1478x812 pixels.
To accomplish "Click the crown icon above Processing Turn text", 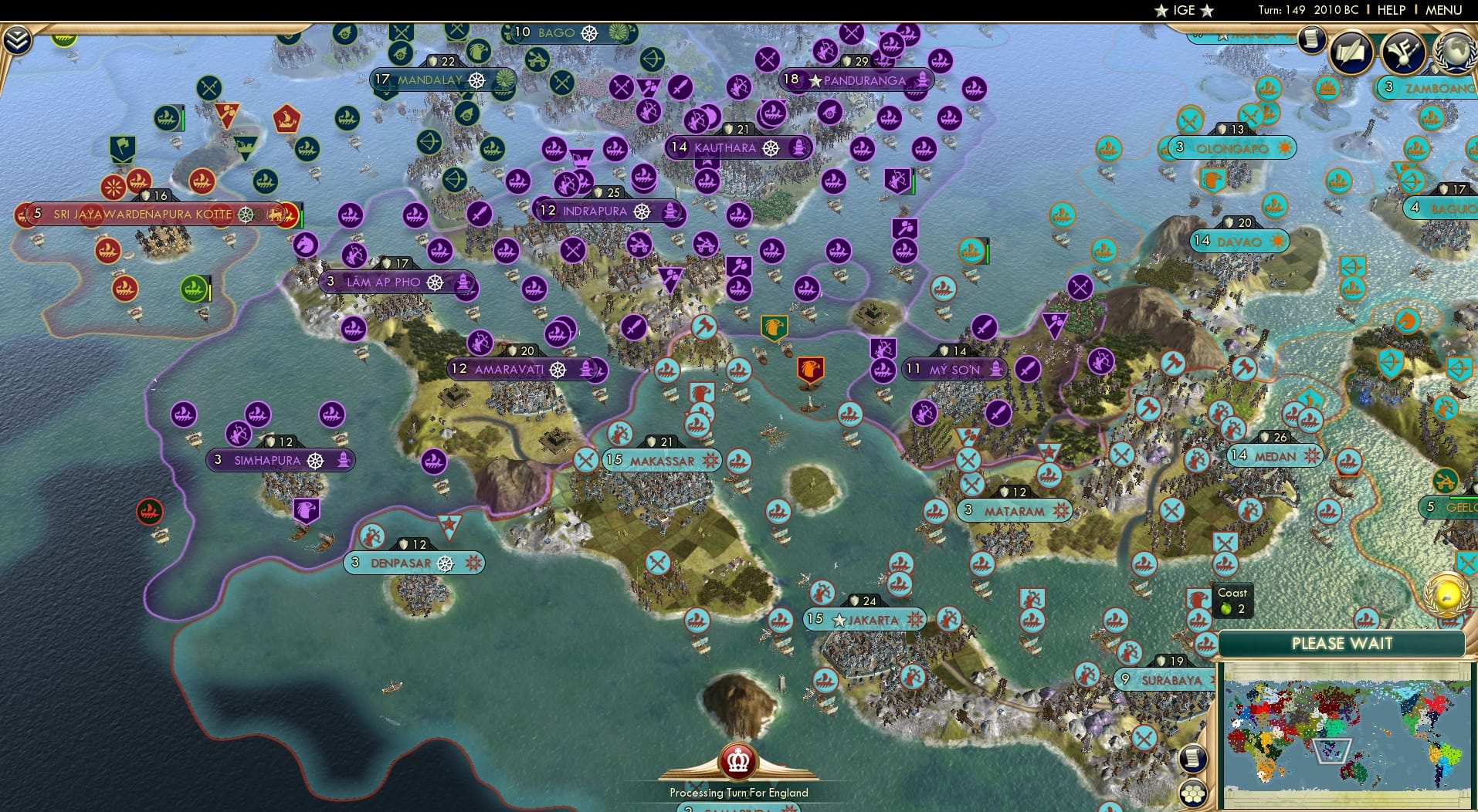I will (x=737, y=760).
